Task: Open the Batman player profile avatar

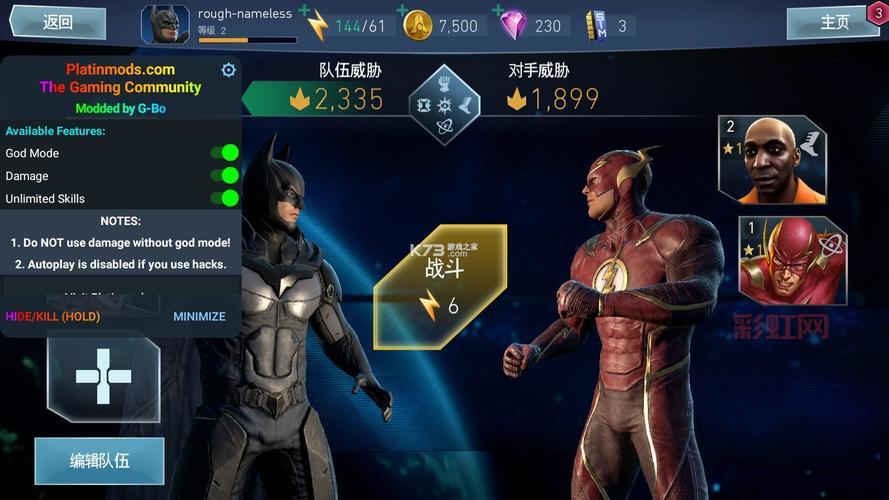Action: pyautogui.click(x=164, y=25)
